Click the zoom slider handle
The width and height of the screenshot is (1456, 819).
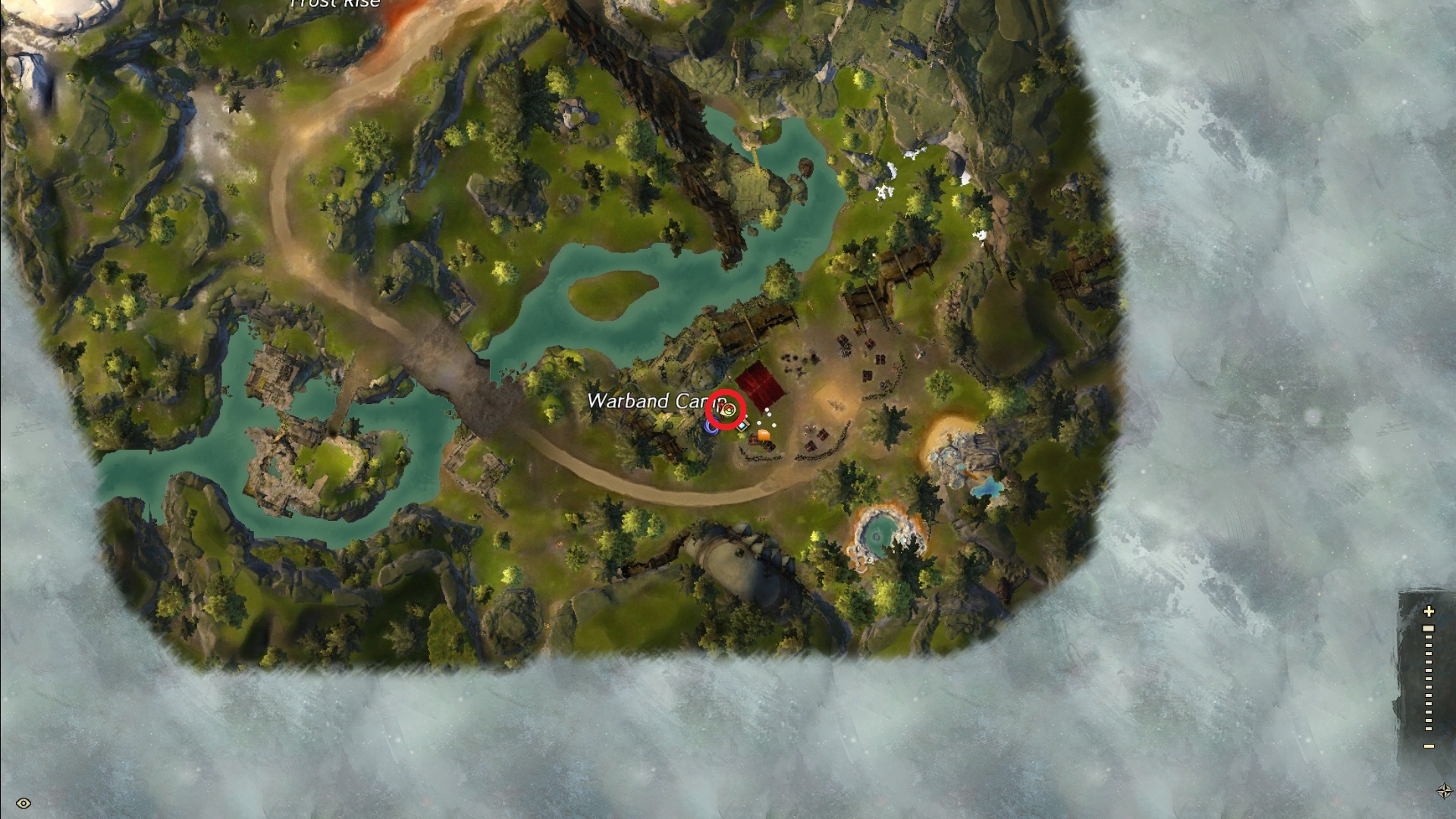click(x=1429, y=629)
